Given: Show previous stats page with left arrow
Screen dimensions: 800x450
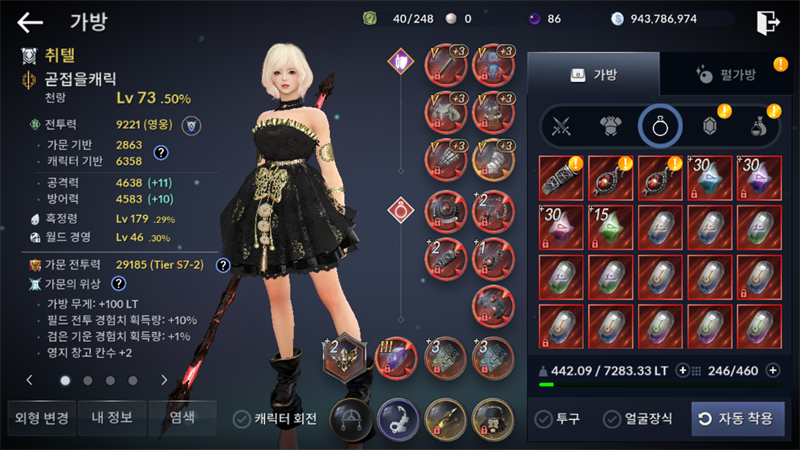Looking at the screenshot, I should 30,380.
